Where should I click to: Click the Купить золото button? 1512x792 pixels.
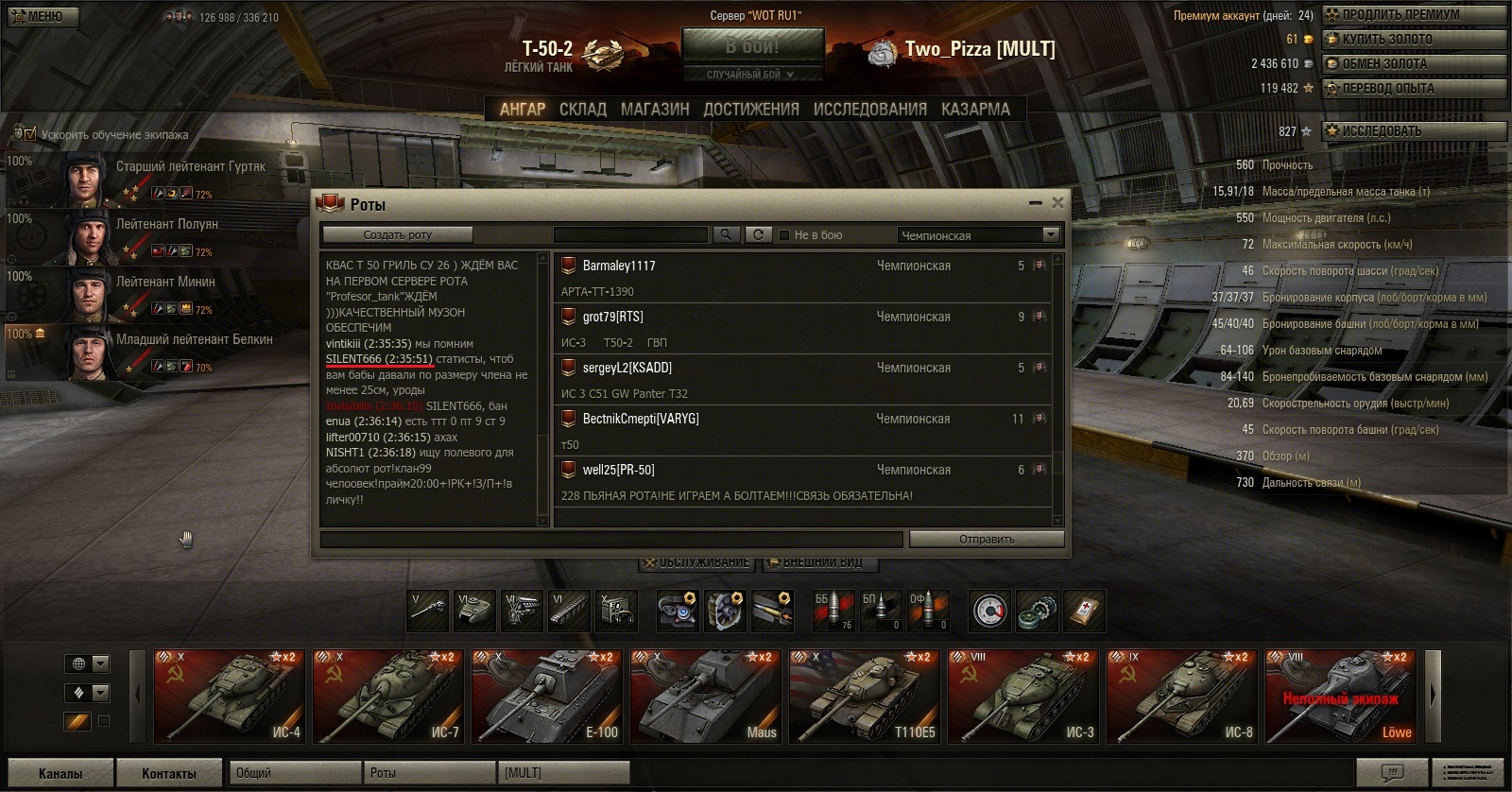click(x=1414, y=40)
